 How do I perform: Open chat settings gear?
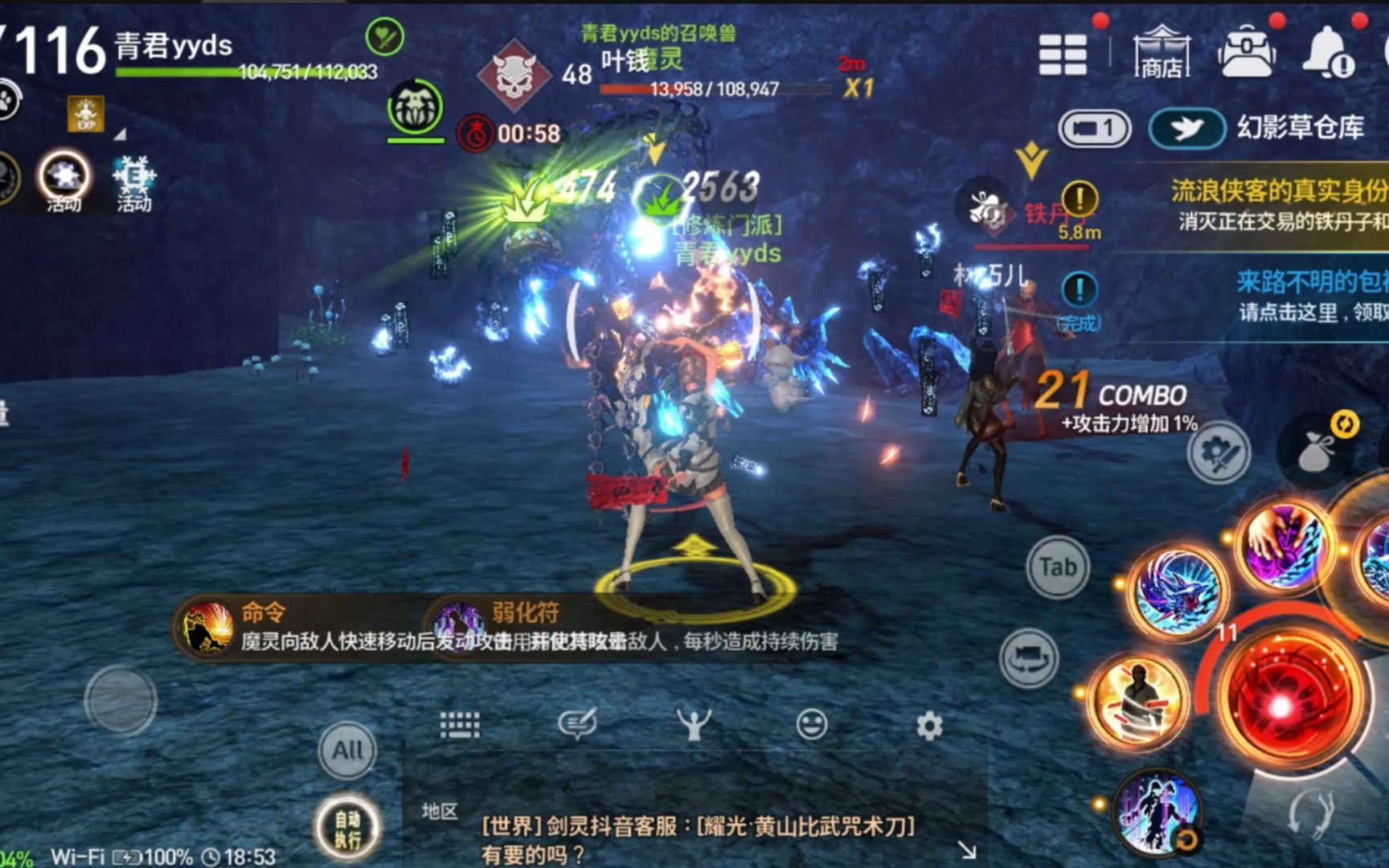click(x=929, y=726)
